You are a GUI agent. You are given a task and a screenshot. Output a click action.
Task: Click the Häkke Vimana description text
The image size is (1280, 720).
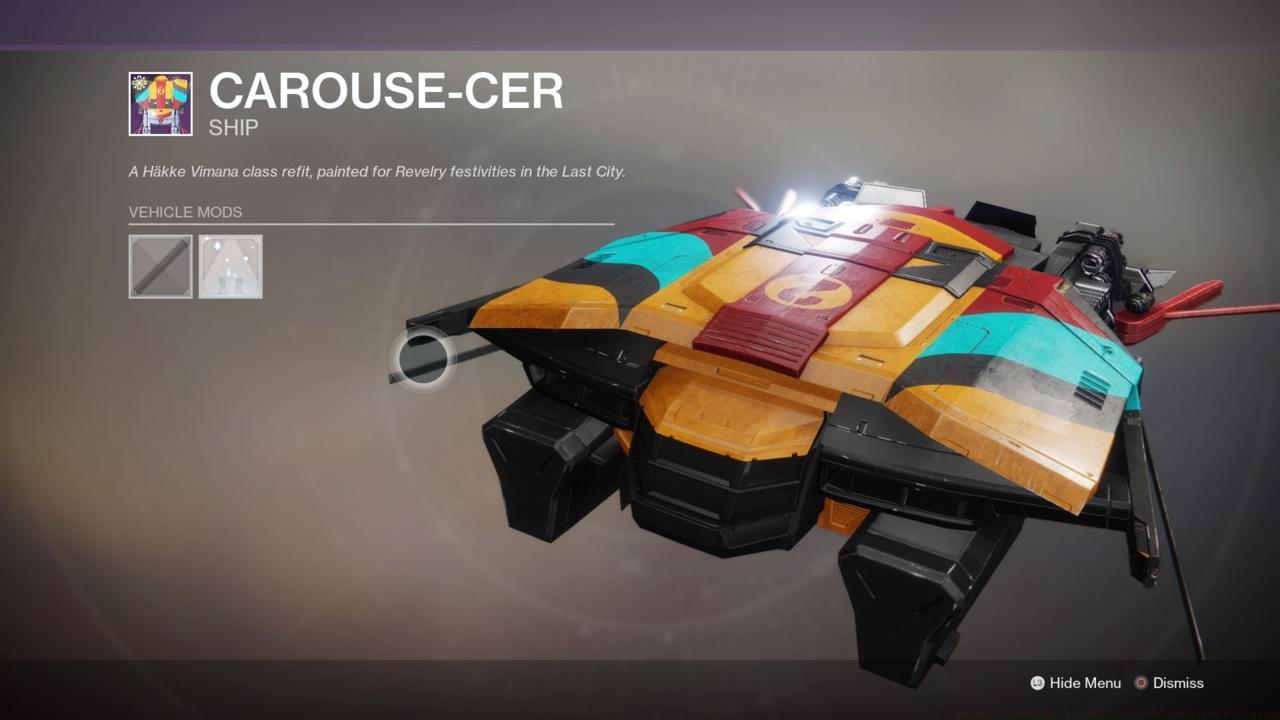point(375,171)
